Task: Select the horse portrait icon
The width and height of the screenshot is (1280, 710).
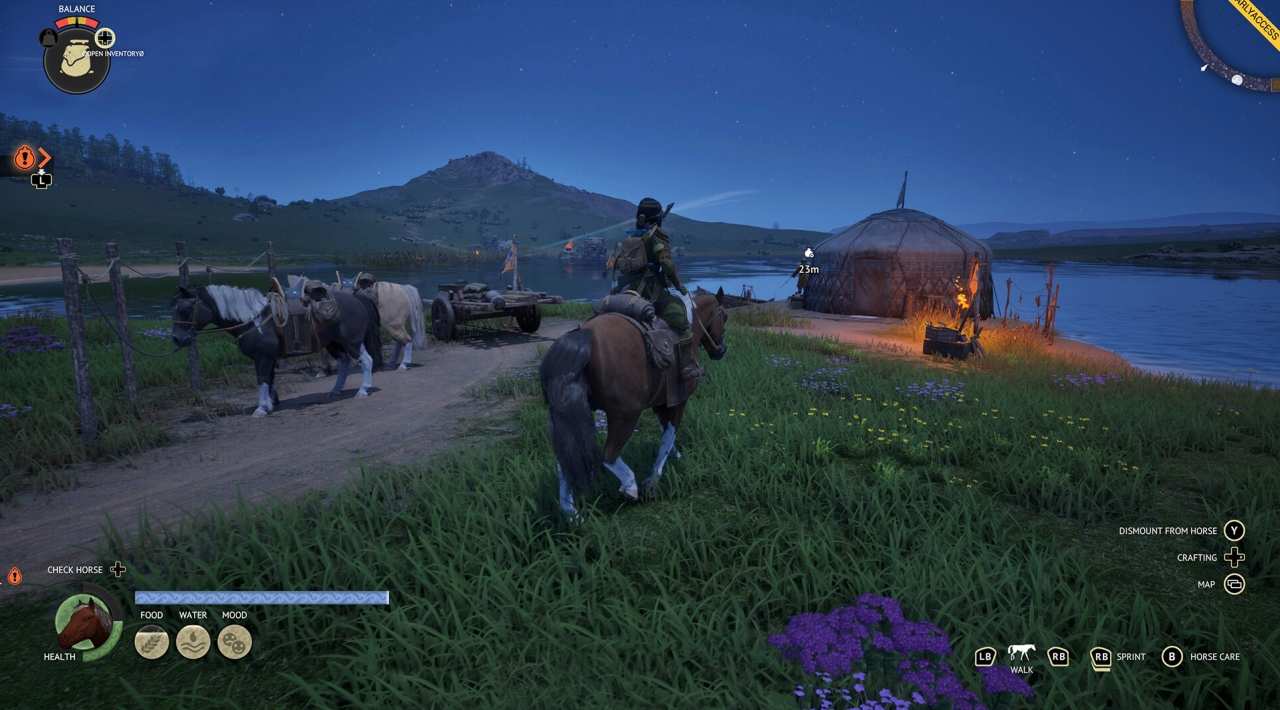Action: [x=84, y=623]
